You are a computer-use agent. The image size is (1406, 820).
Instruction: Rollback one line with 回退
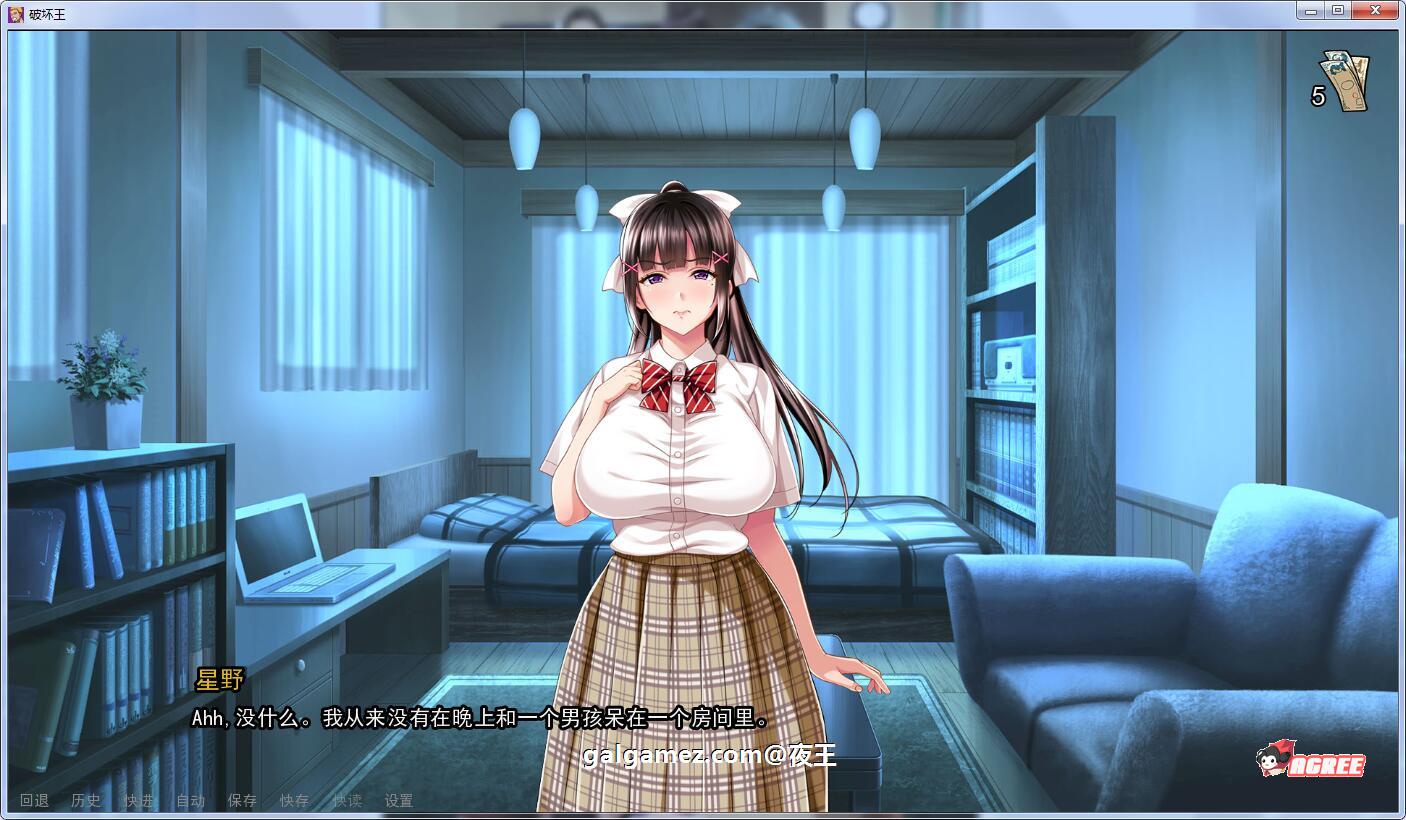[x=32, y=800]
